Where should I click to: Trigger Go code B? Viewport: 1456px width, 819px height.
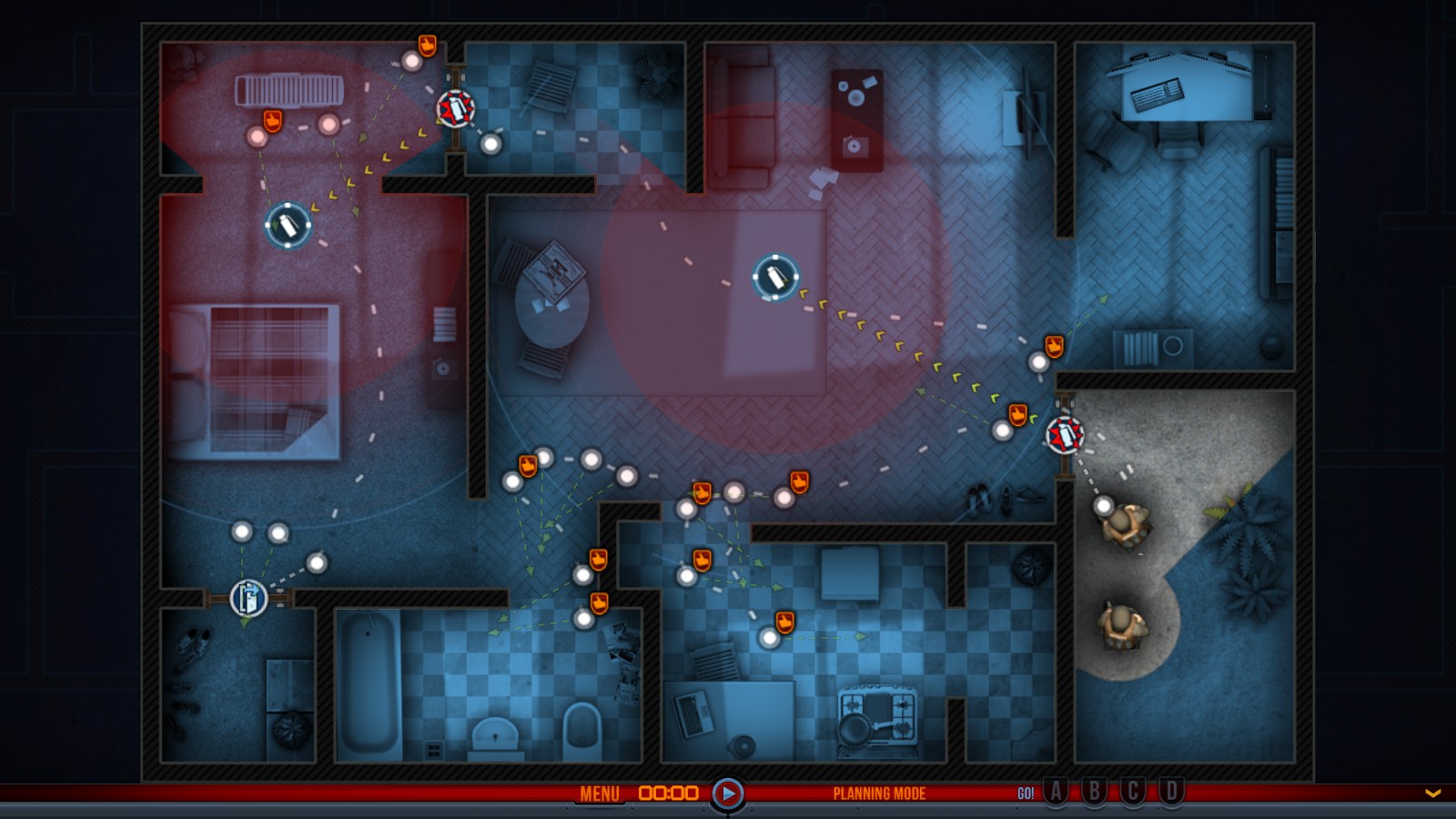pyautogui.click(x=1095, y=792)
